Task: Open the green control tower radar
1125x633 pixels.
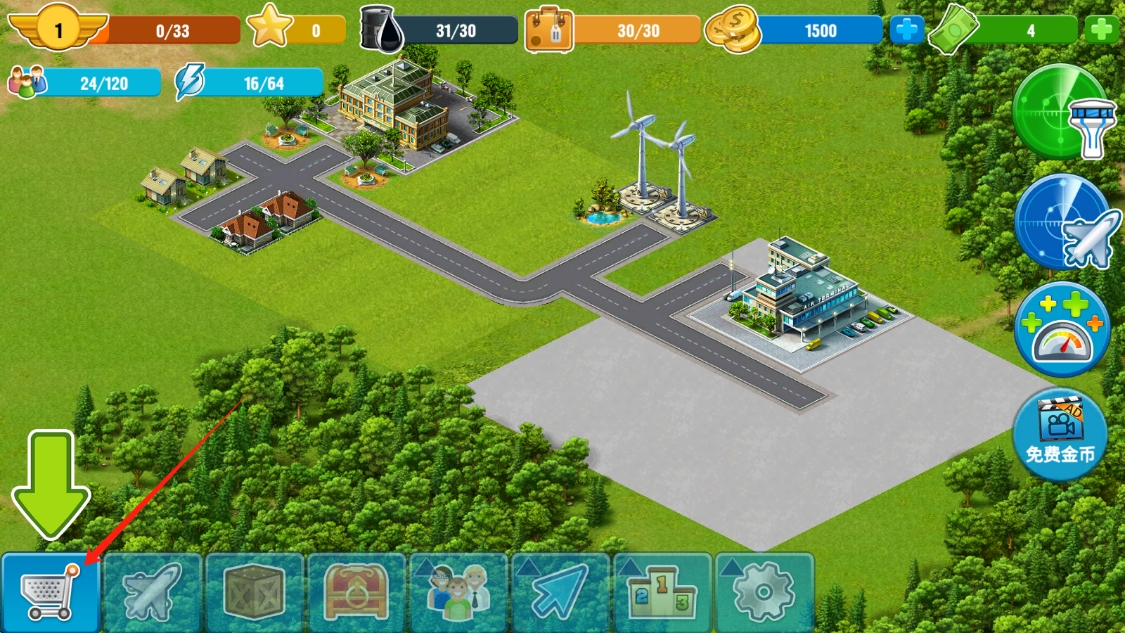Action: click(x=1060, y=112)
